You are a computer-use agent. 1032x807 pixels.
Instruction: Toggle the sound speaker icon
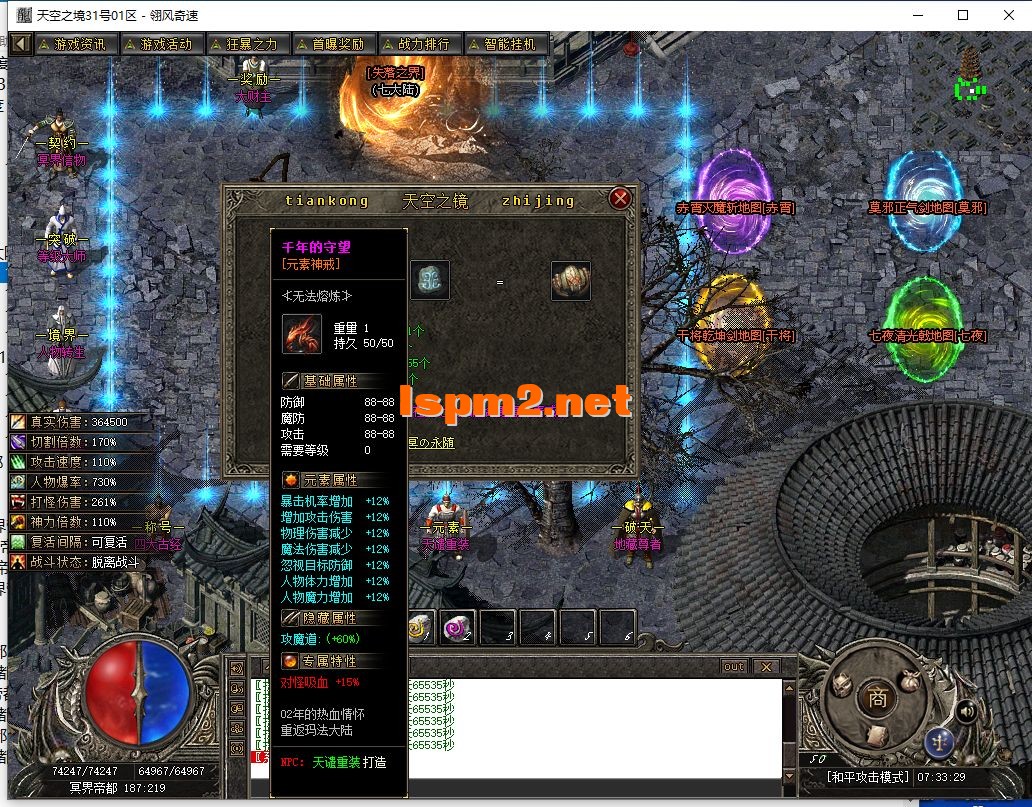pos(966,711)
